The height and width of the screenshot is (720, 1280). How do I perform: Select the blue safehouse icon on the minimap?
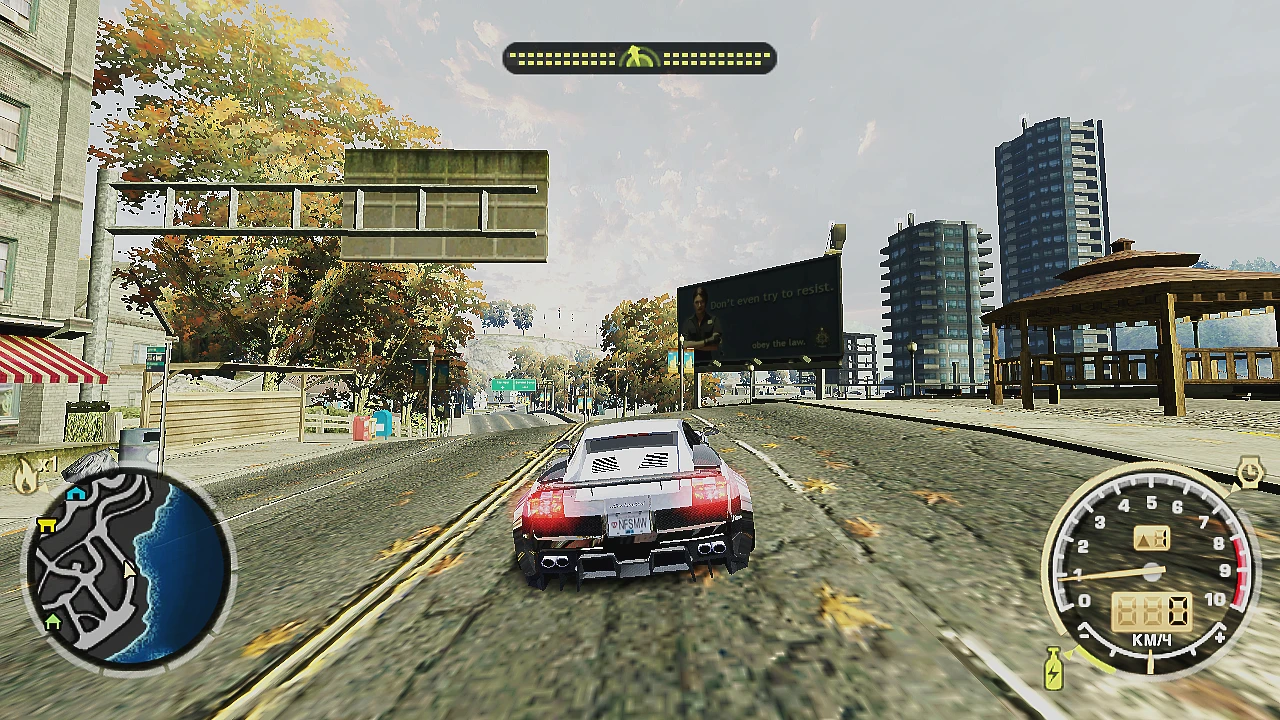click(x=76, y=496)
